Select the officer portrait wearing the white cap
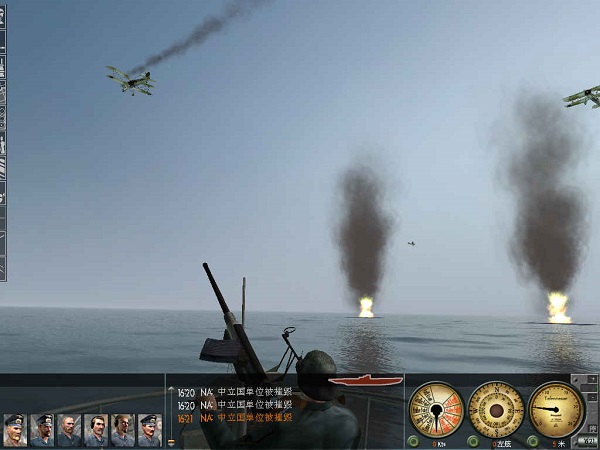 [15, 430]
